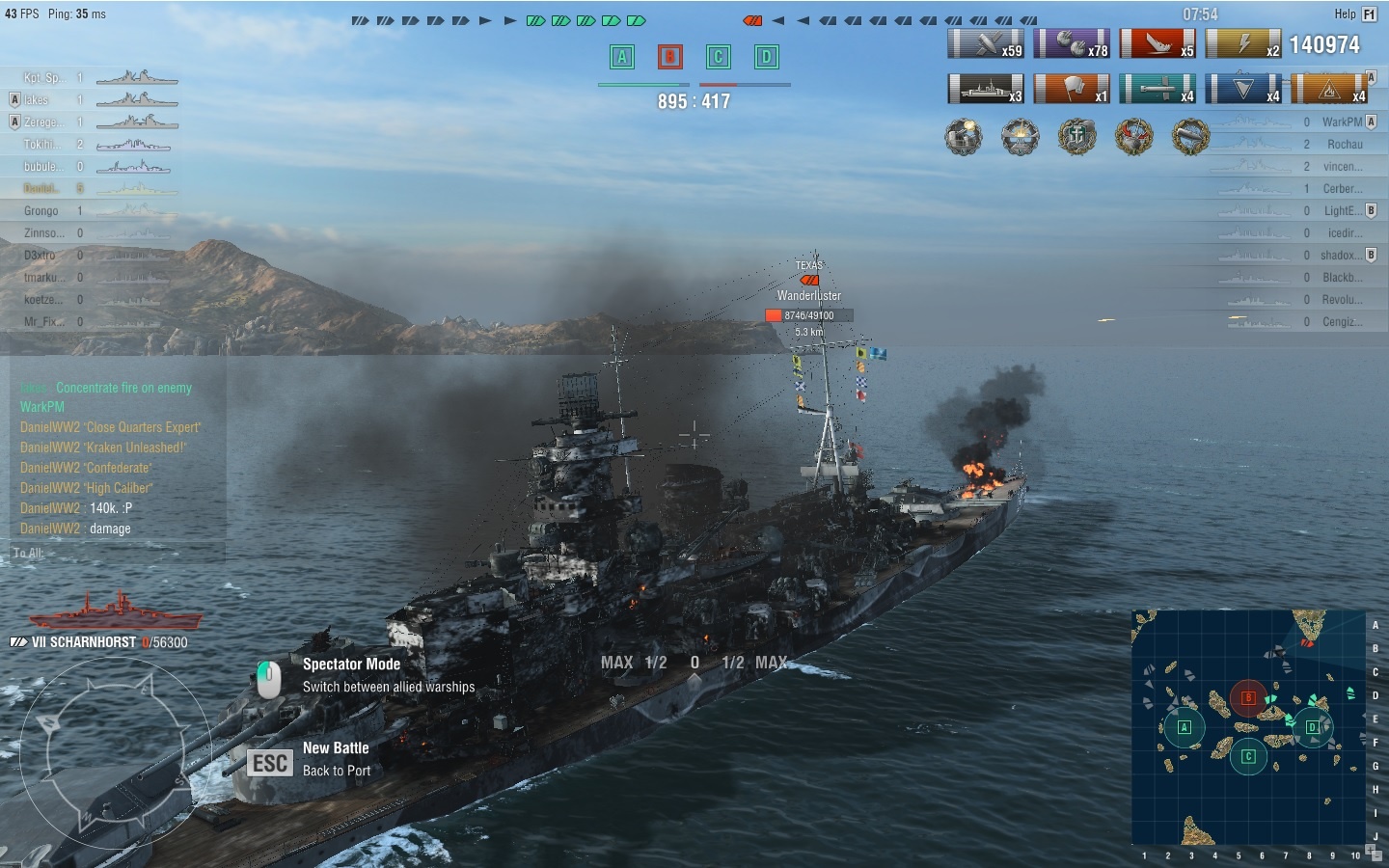Choose the capture point D indicator at top
The height and width of the screenshot is (868, 1389).
[x=766, y=58]
